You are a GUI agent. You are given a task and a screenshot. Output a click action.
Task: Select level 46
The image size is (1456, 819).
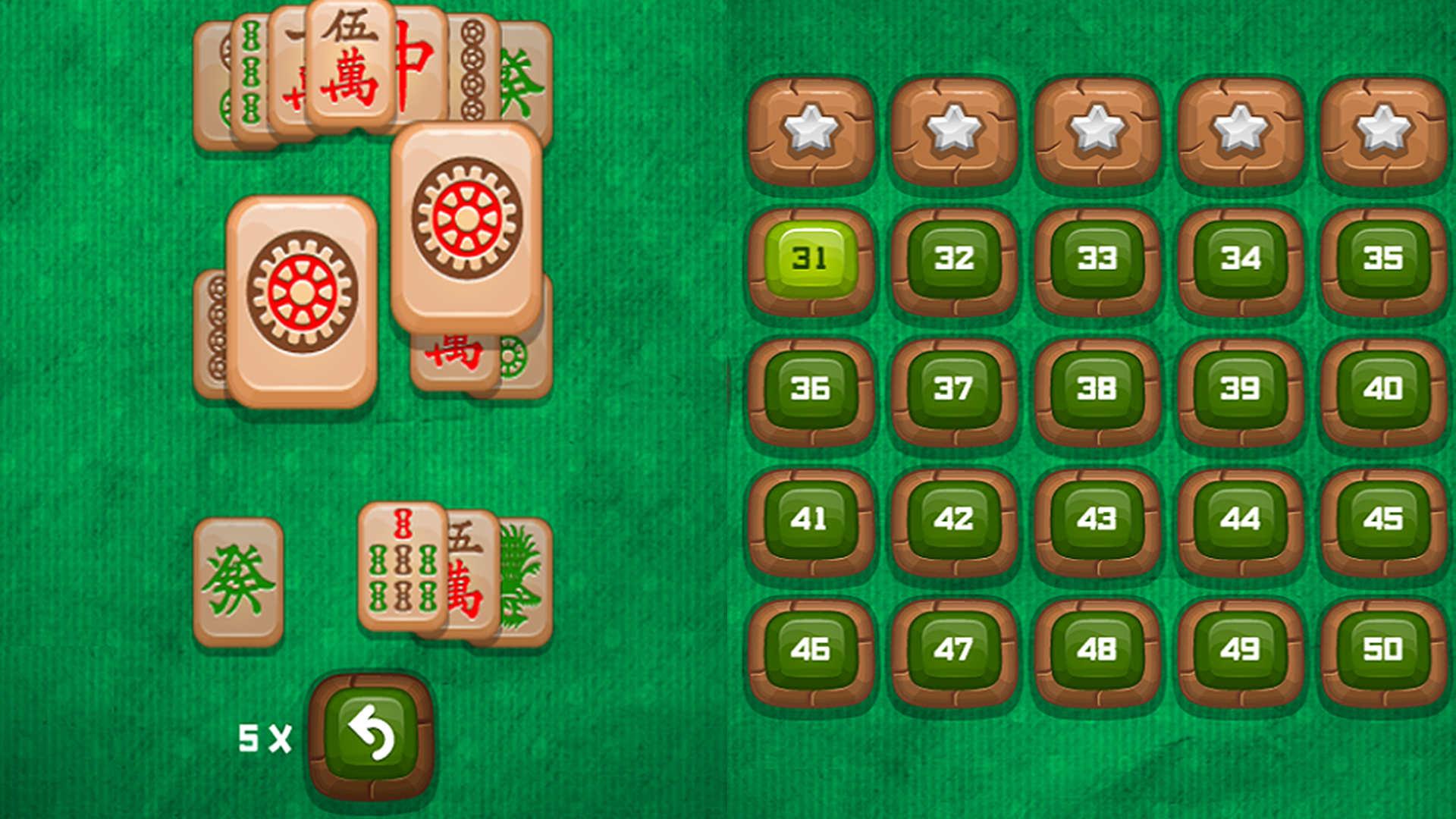(810, 648)
